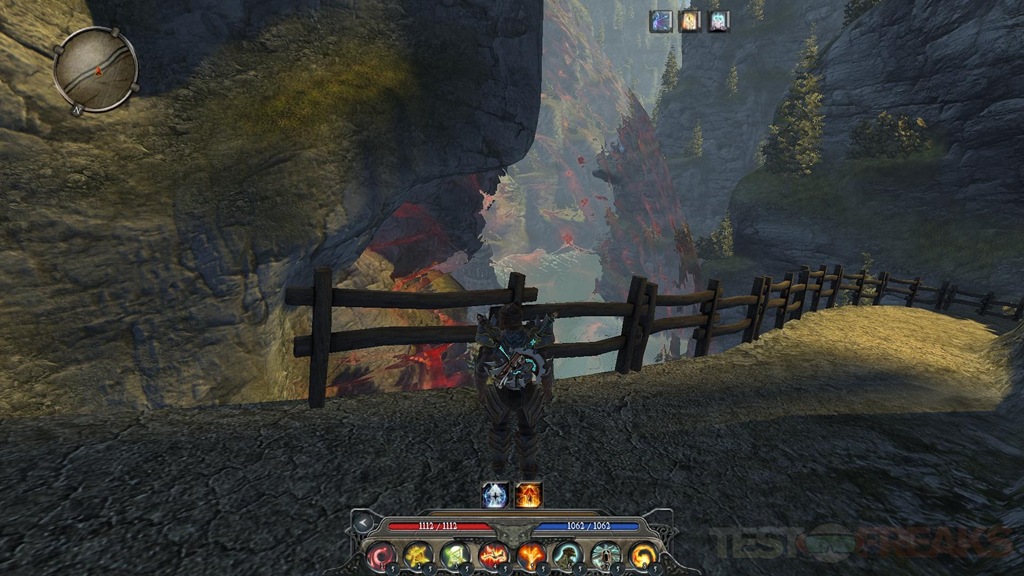Select the green rune skill

pos(455,555)
